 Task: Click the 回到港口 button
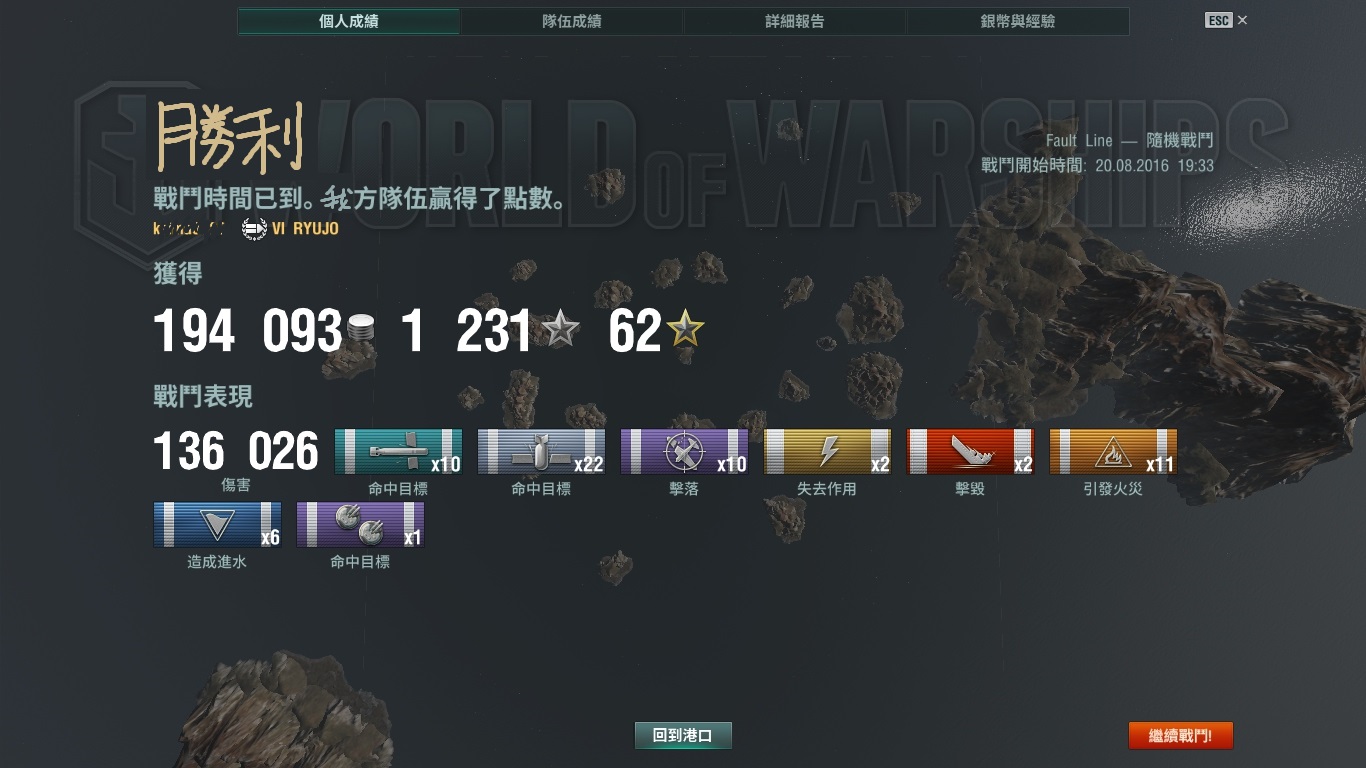pyautogui.click(x=683, y=736)
